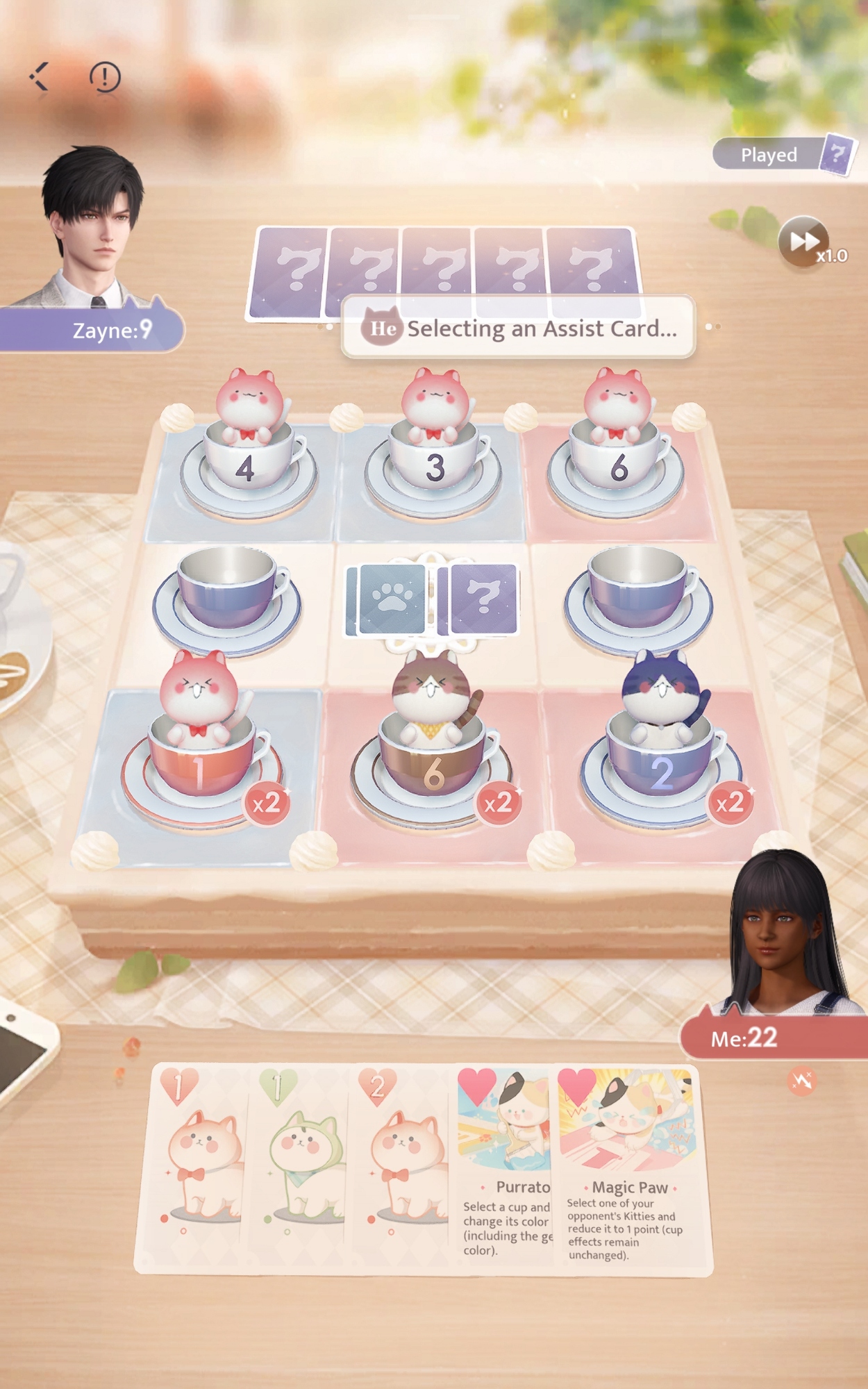Click the white cup numbered 6

coord(618,467)
